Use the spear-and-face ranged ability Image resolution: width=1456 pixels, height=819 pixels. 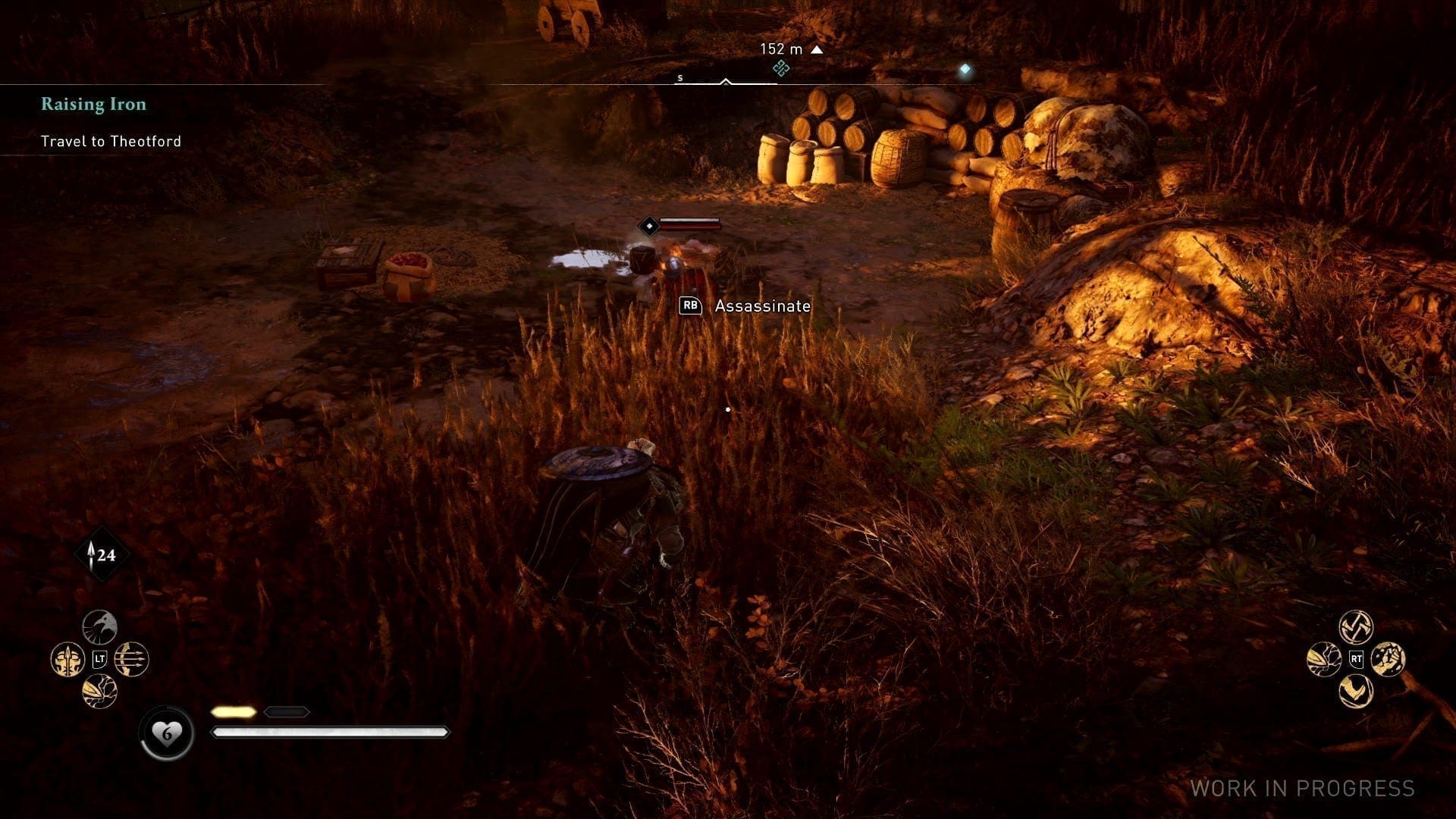67,660
